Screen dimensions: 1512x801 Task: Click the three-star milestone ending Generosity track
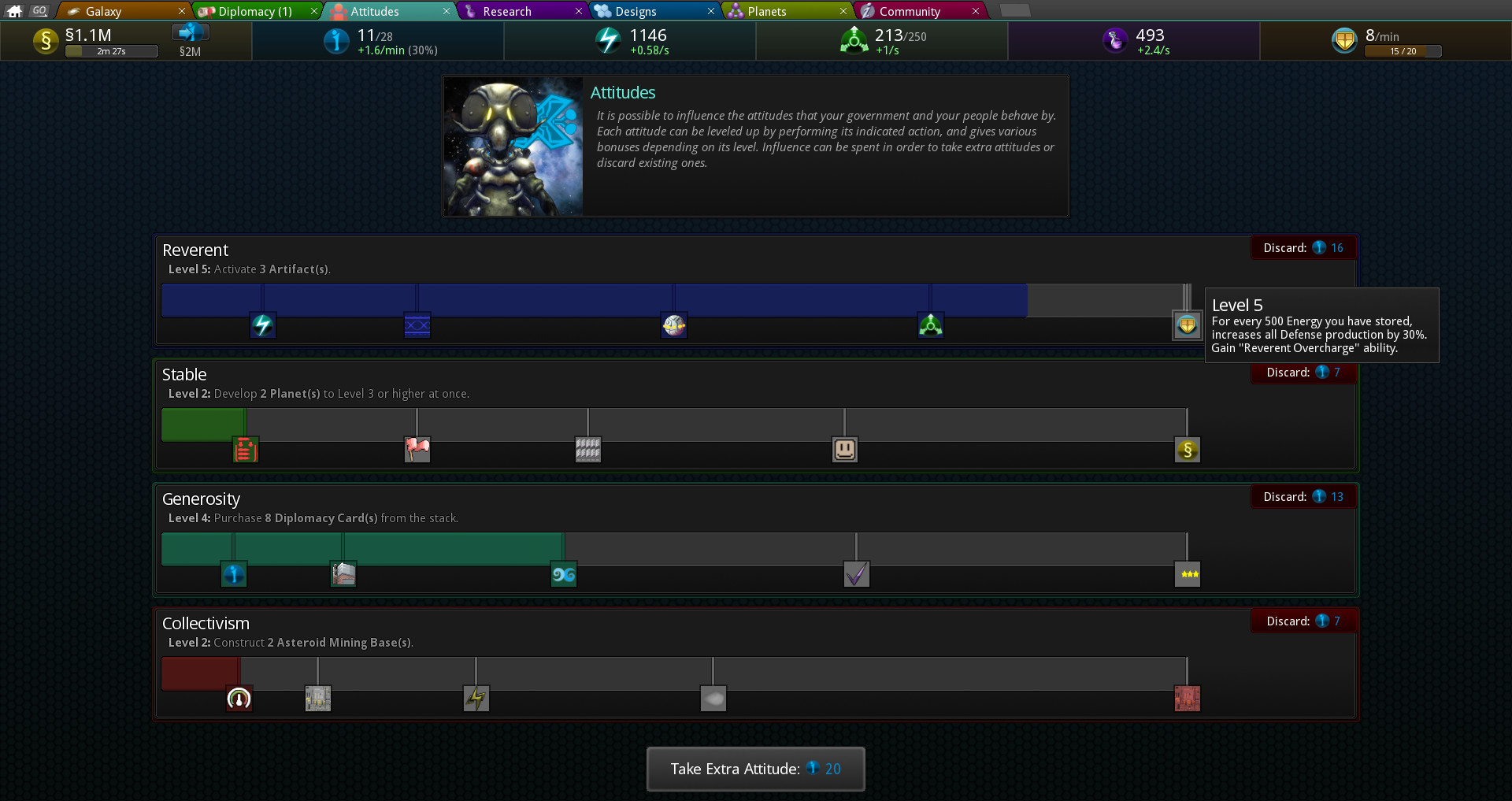pos(1188,574)
